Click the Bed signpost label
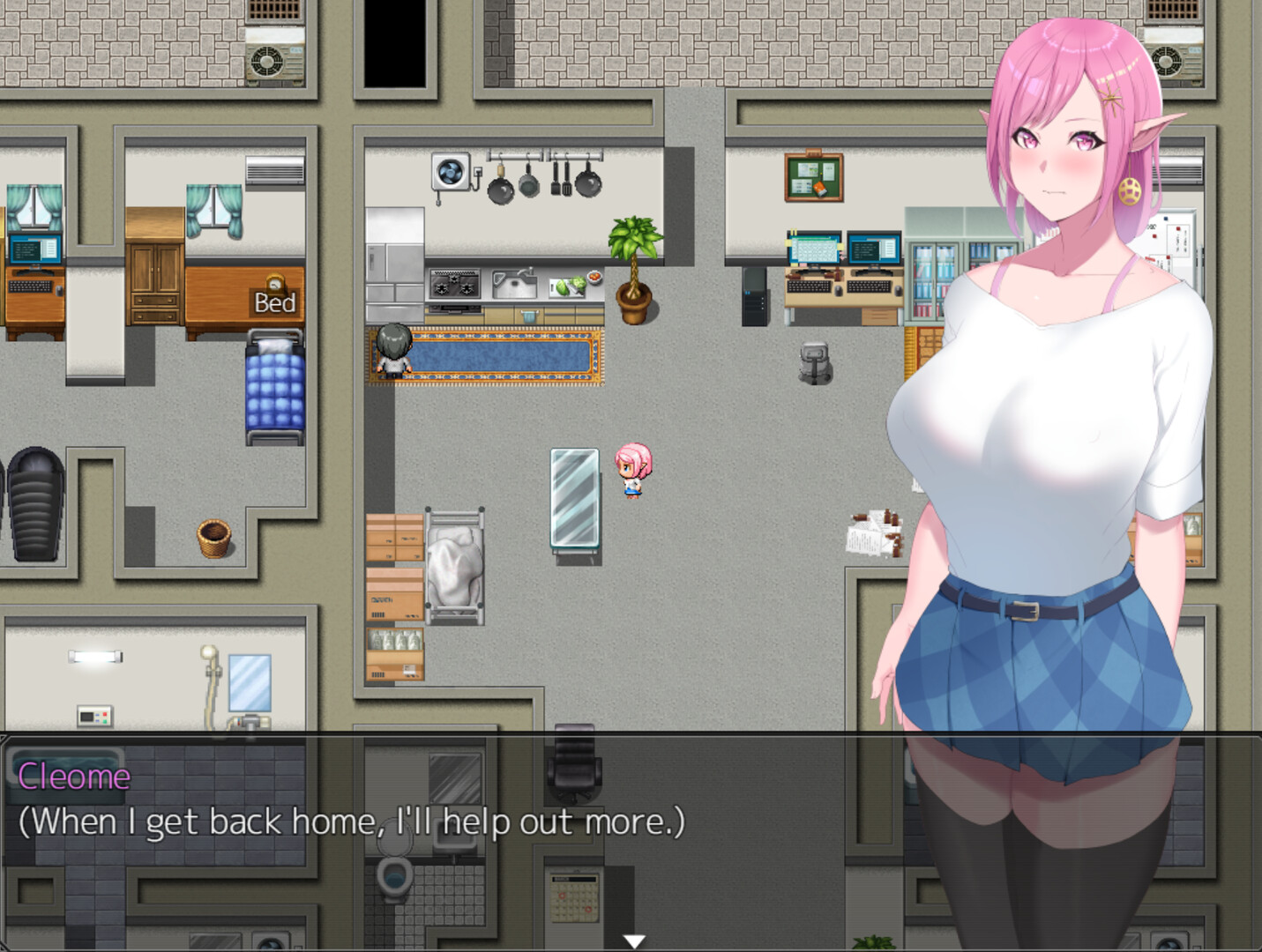This screenshot has height=952, width=1262. (x=274, y=303)
